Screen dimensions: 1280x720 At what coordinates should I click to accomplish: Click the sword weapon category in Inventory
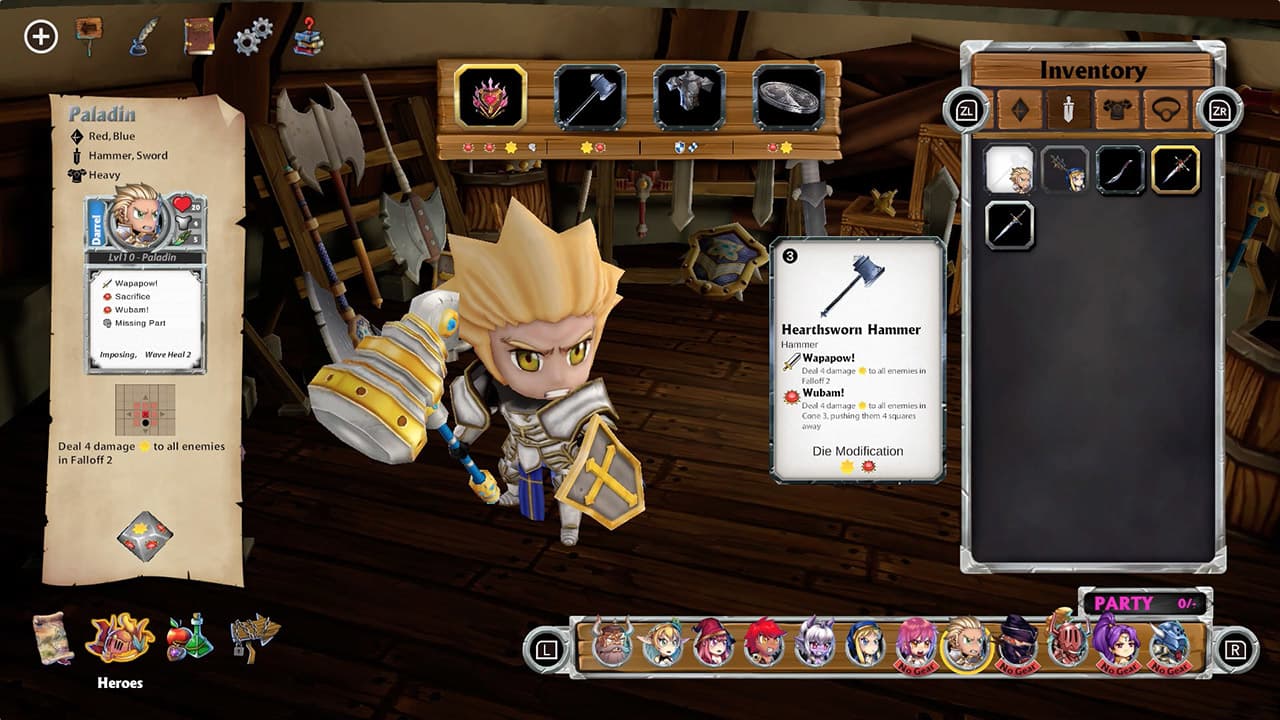tap(1069, 110)
